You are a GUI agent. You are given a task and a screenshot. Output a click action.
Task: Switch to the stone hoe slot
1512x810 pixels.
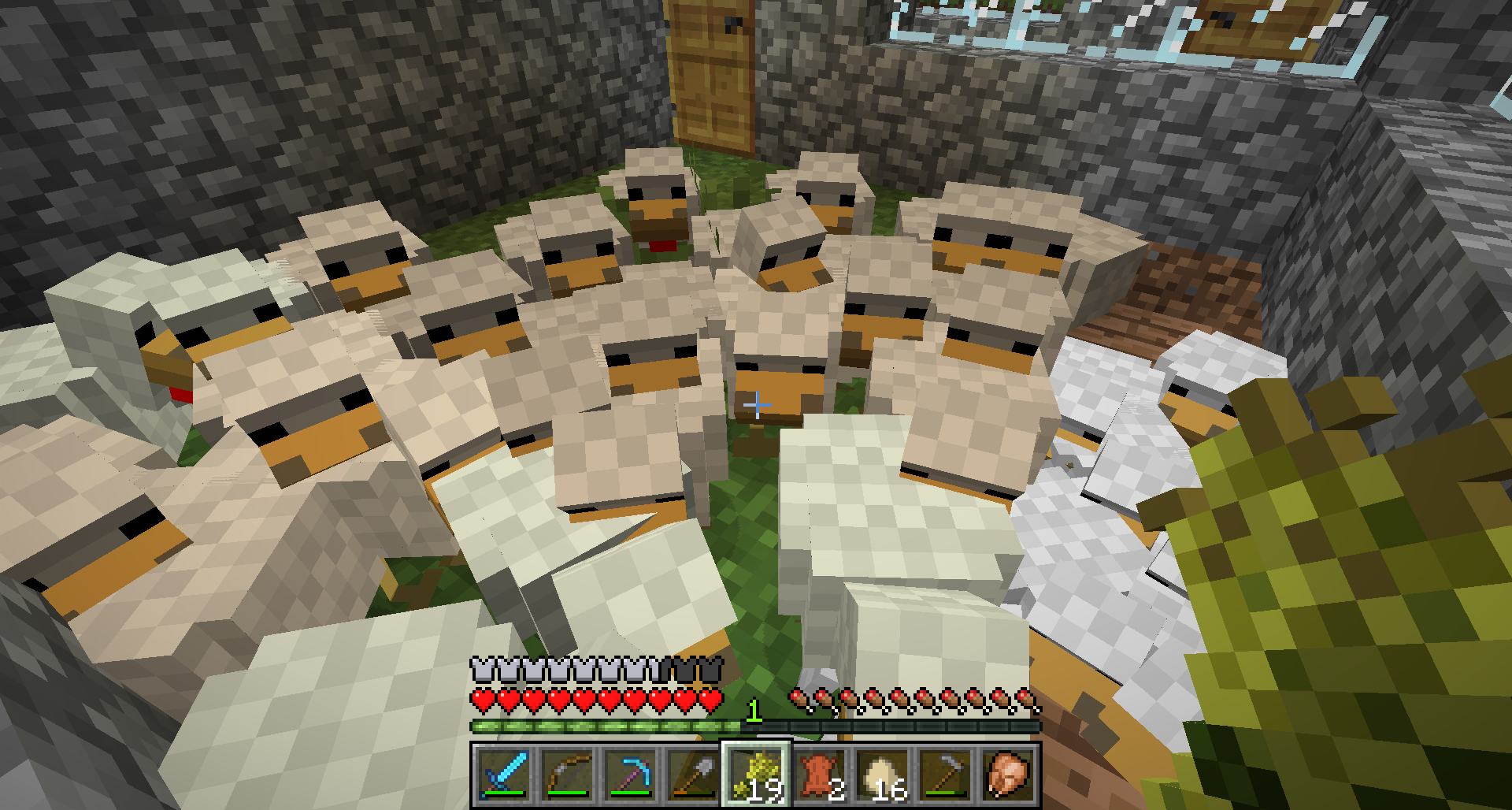pos(945,775)
